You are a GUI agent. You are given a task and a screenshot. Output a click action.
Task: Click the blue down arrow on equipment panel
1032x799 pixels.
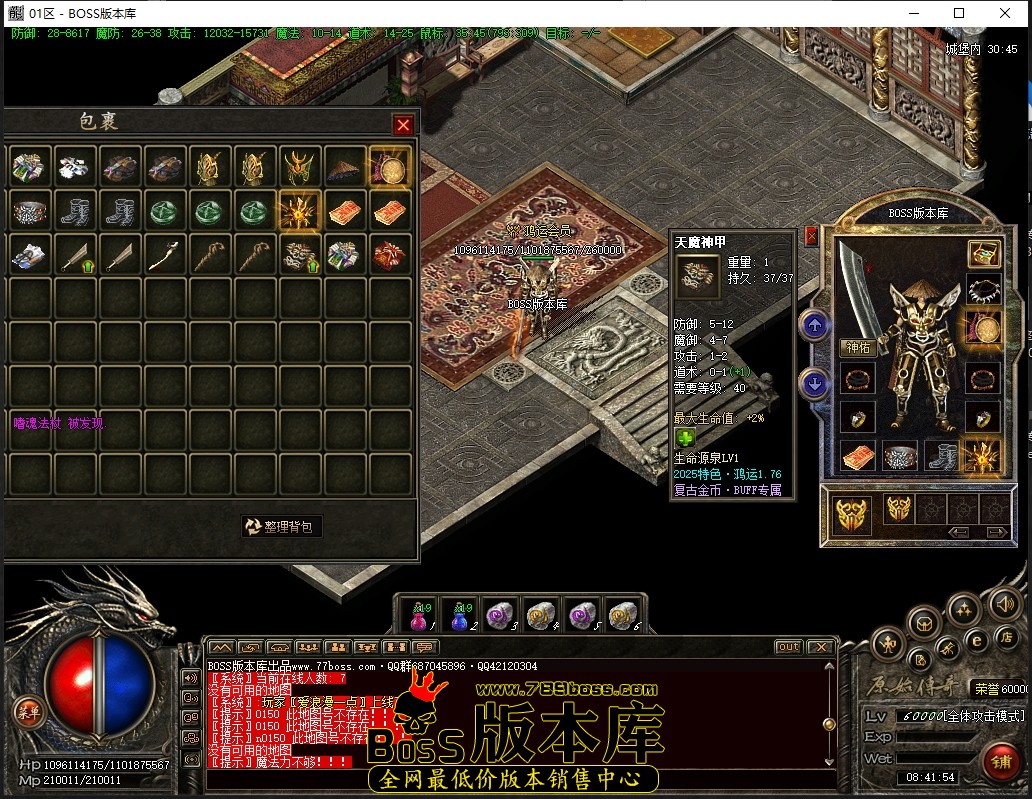814,383
